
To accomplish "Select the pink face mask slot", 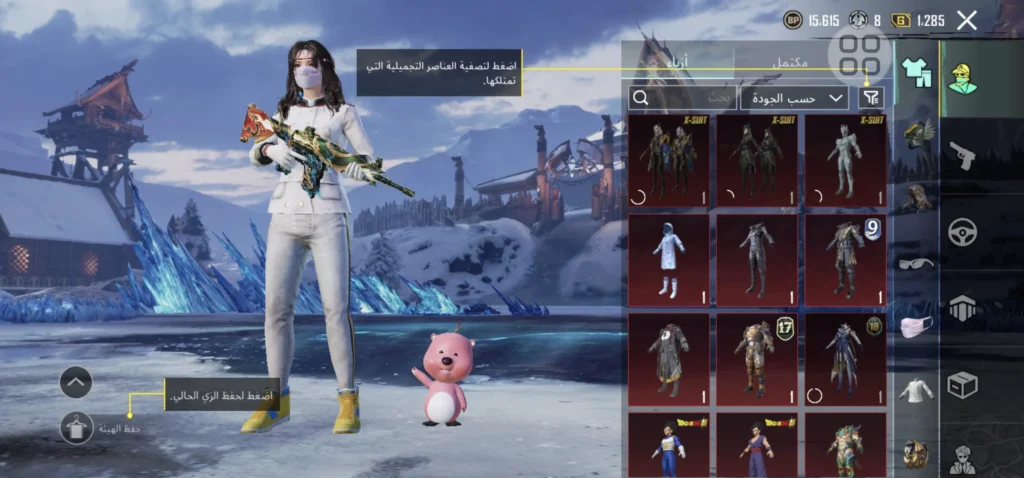I will pyautogui.click(x=915, y=326).
